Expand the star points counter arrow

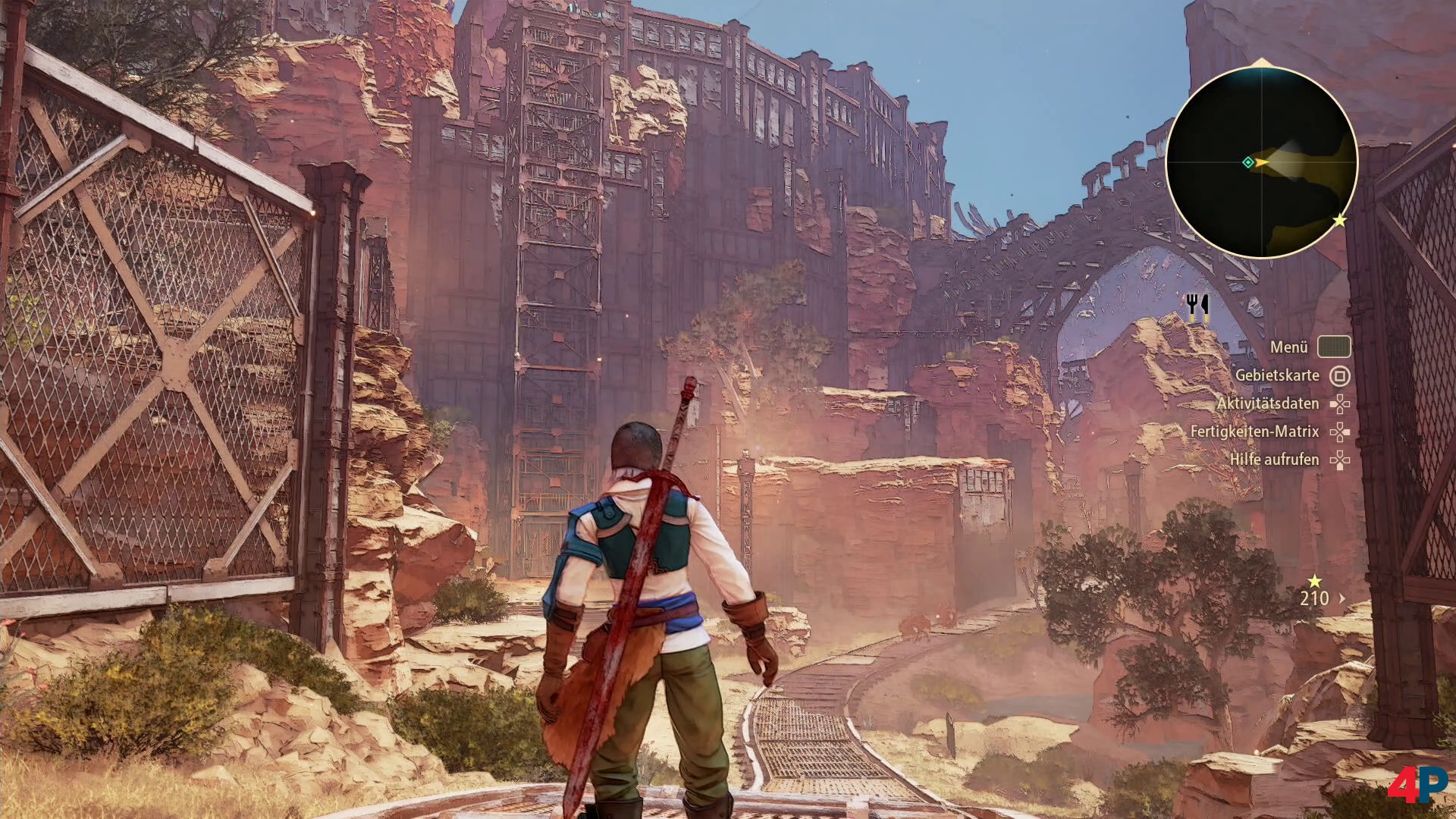[x=1342, y=598]
